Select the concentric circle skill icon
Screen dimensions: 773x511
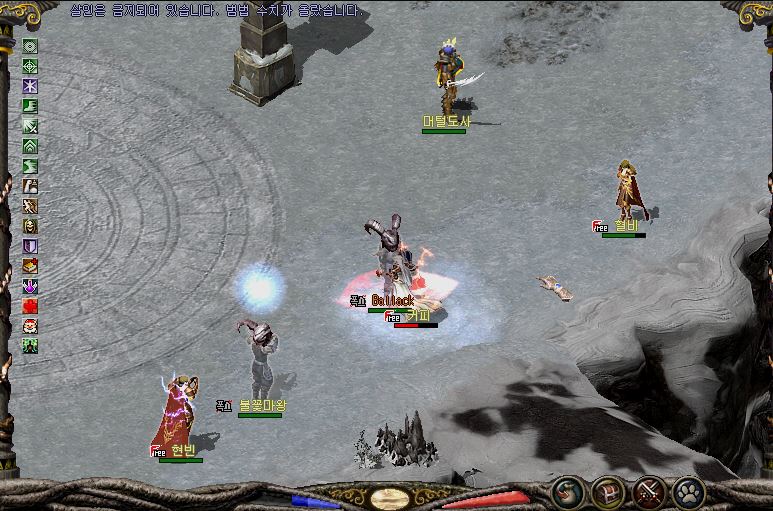(x=31, y=46)
